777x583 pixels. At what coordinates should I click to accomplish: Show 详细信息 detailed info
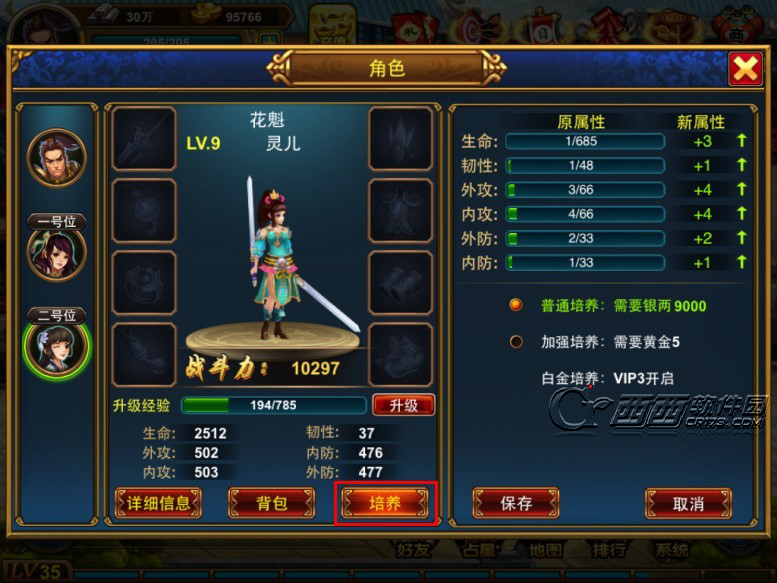click(158, 503)
